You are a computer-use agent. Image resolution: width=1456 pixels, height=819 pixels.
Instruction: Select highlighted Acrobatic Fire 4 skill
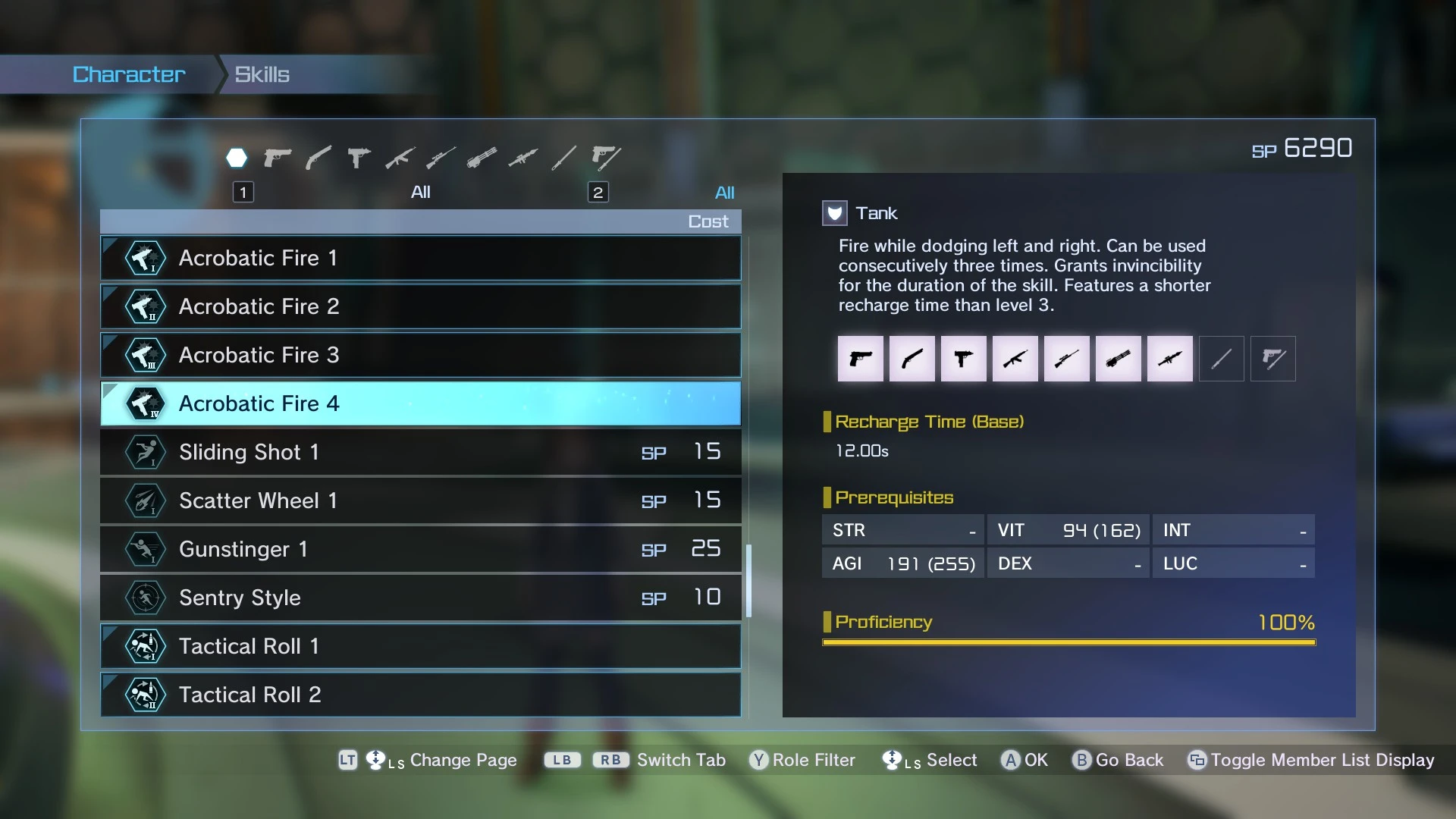pyautogui.click(x=420, y=403)
